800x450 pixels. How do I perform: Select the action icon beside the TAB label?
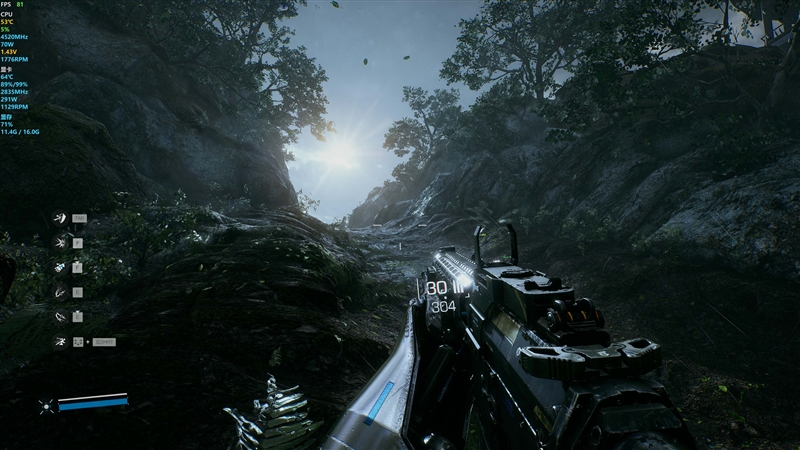61,218
